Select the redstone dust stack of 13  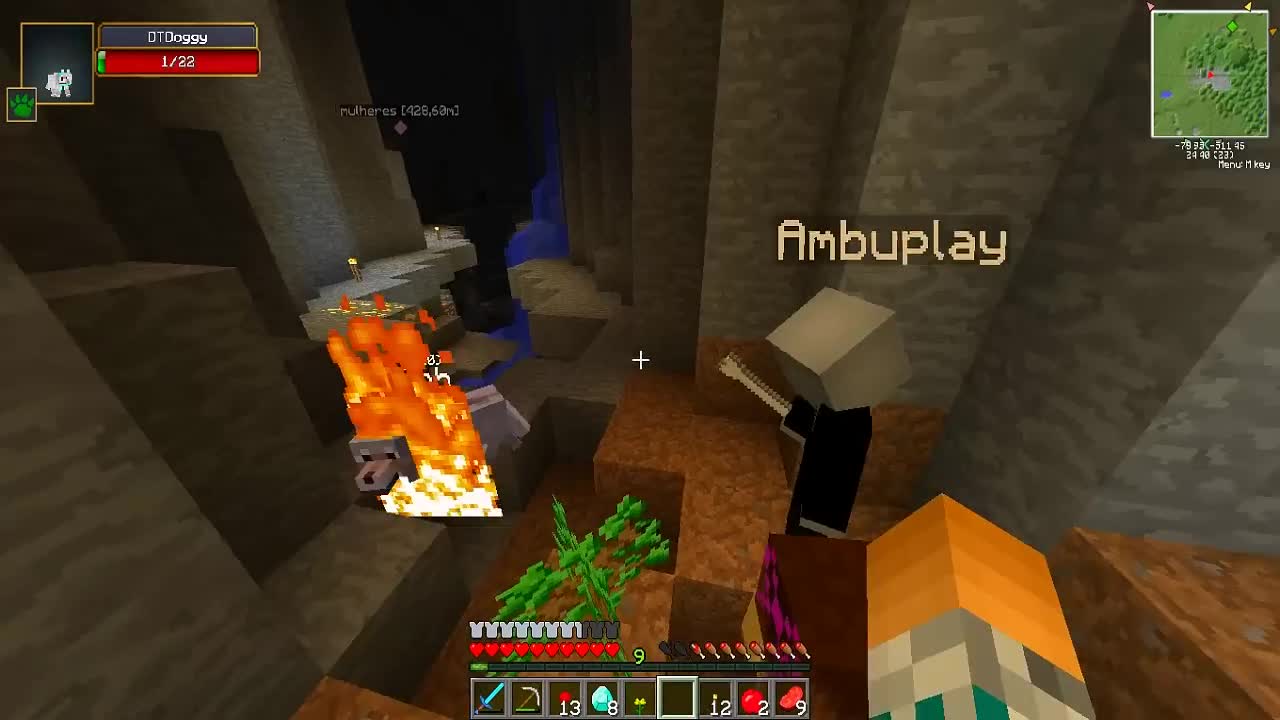tap(565, 700)
